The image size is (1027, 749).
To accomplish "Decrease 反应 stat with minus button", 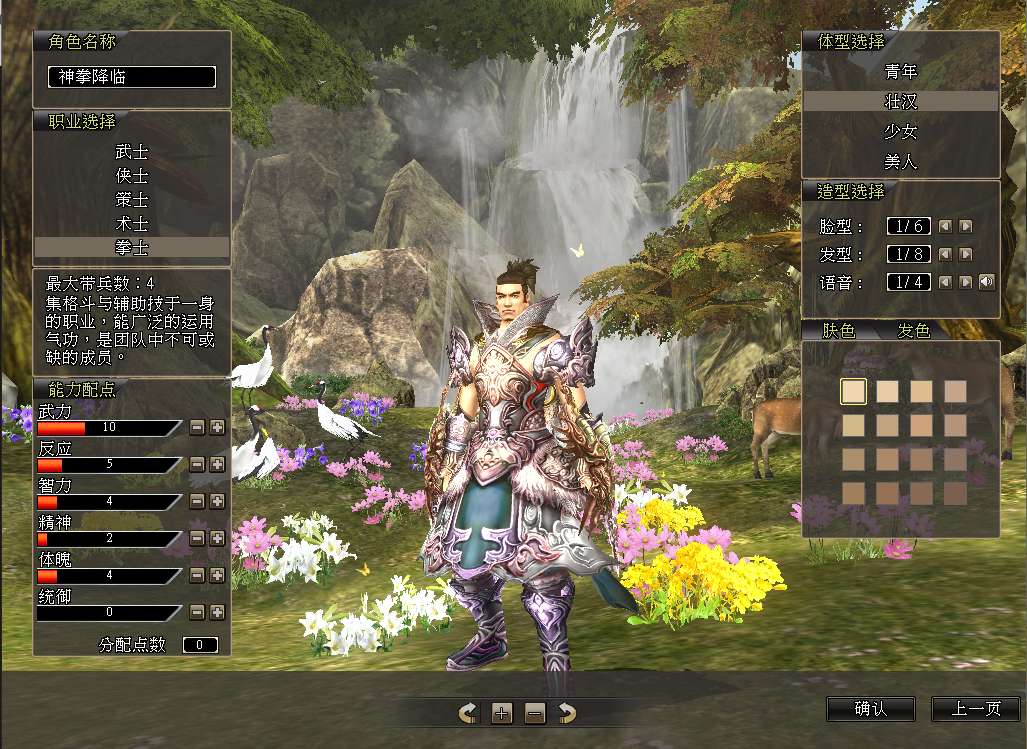I will (x=197, y=464).
